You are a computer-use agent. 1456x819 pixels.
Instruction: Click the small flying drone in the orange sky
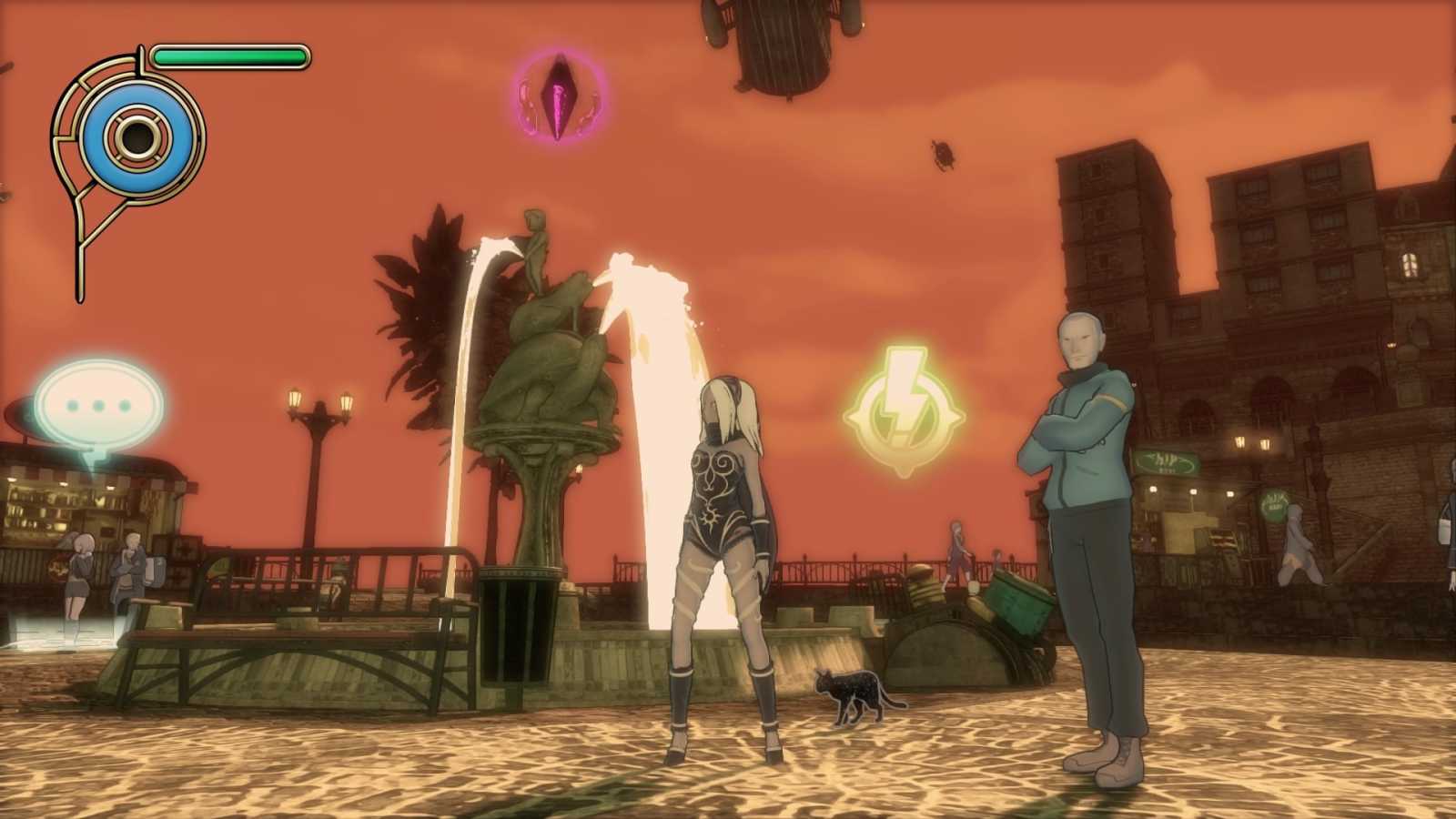(942, 156)
